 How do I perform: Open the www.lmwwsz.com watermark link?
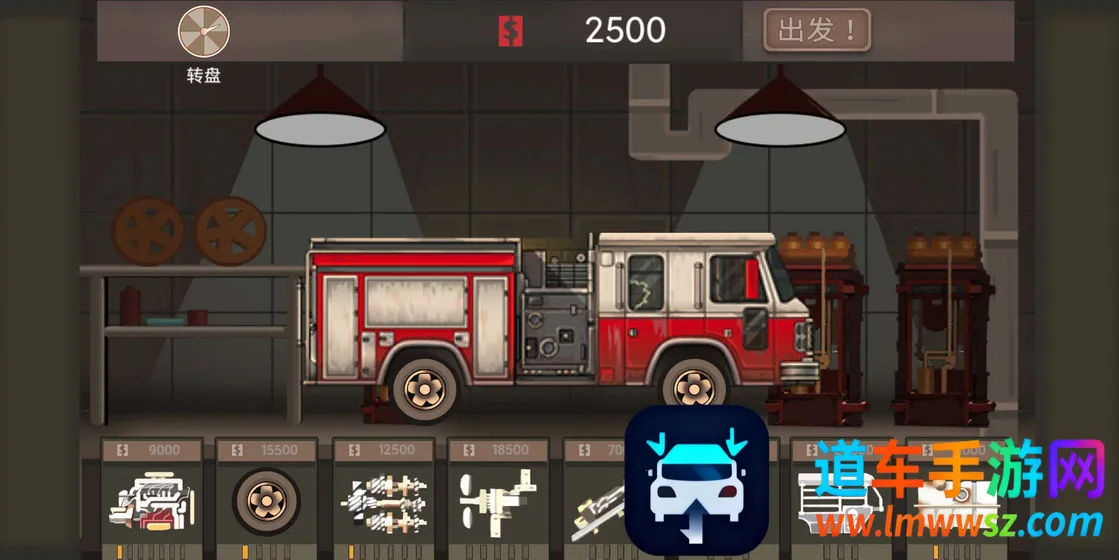(958, 521)
